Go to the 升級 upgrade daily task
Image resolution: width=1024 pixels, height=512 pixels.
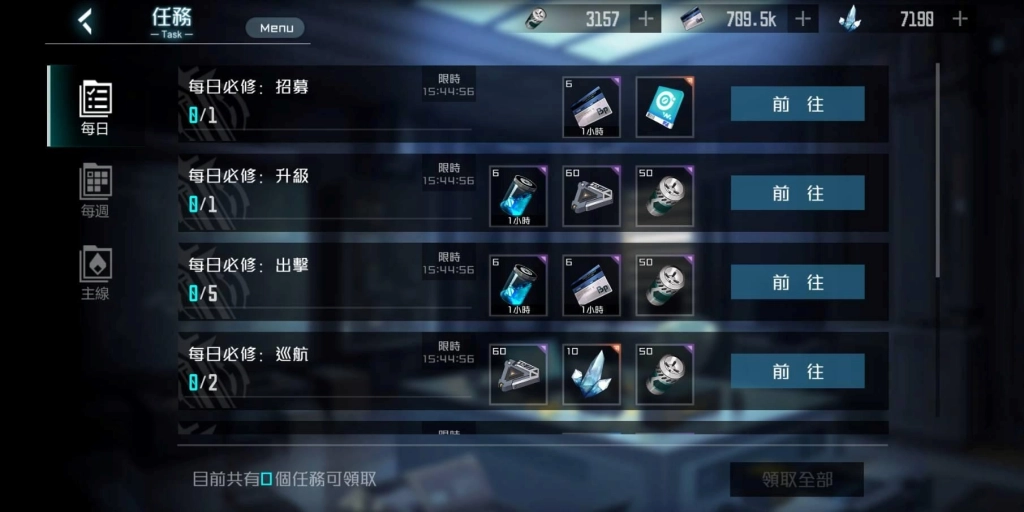pyautogui.click(x=797, y=193)
